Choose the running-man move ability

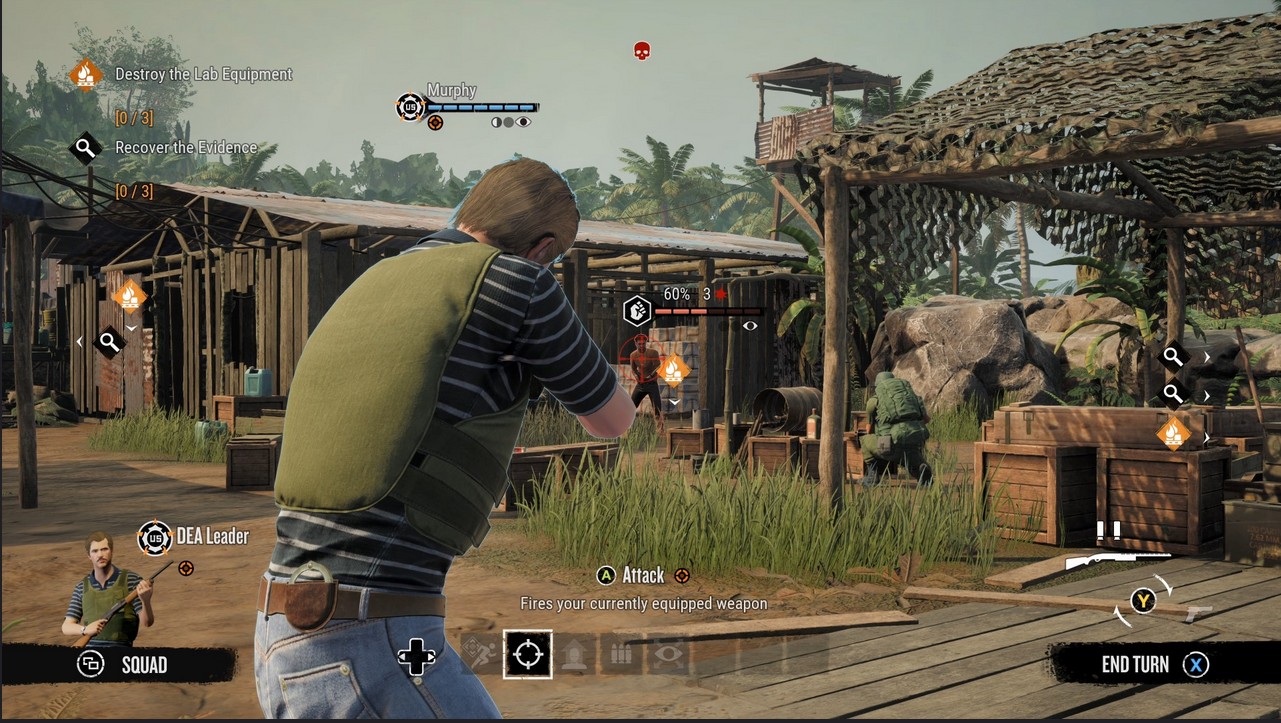(x=478, y=655)
